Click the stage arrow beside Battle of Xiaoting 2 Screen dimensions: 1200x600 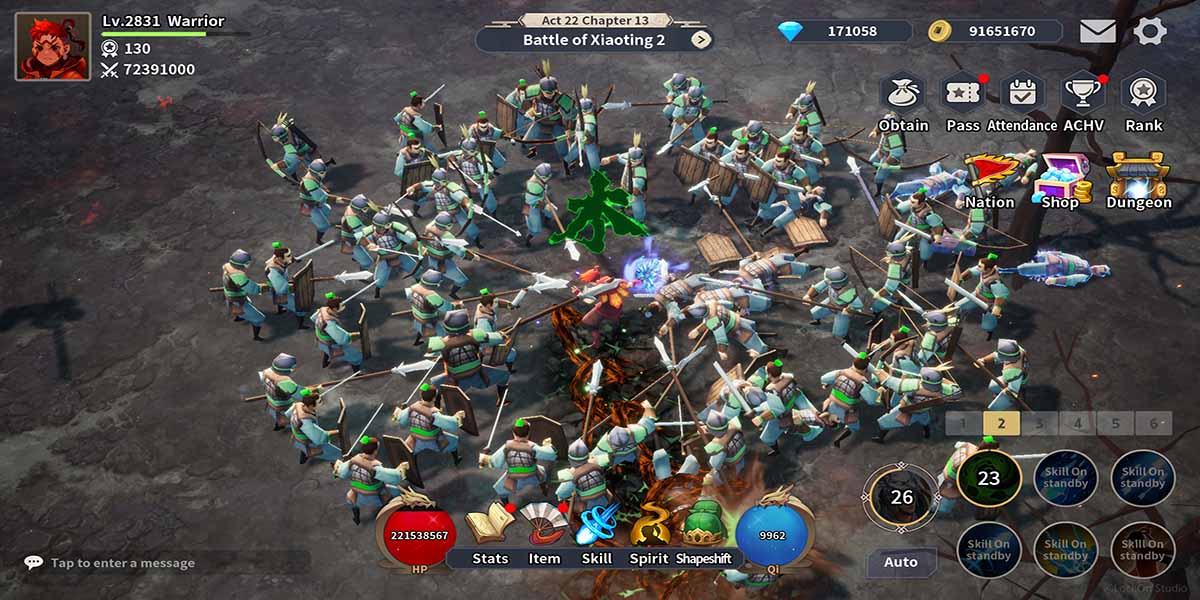pos(701,40)
